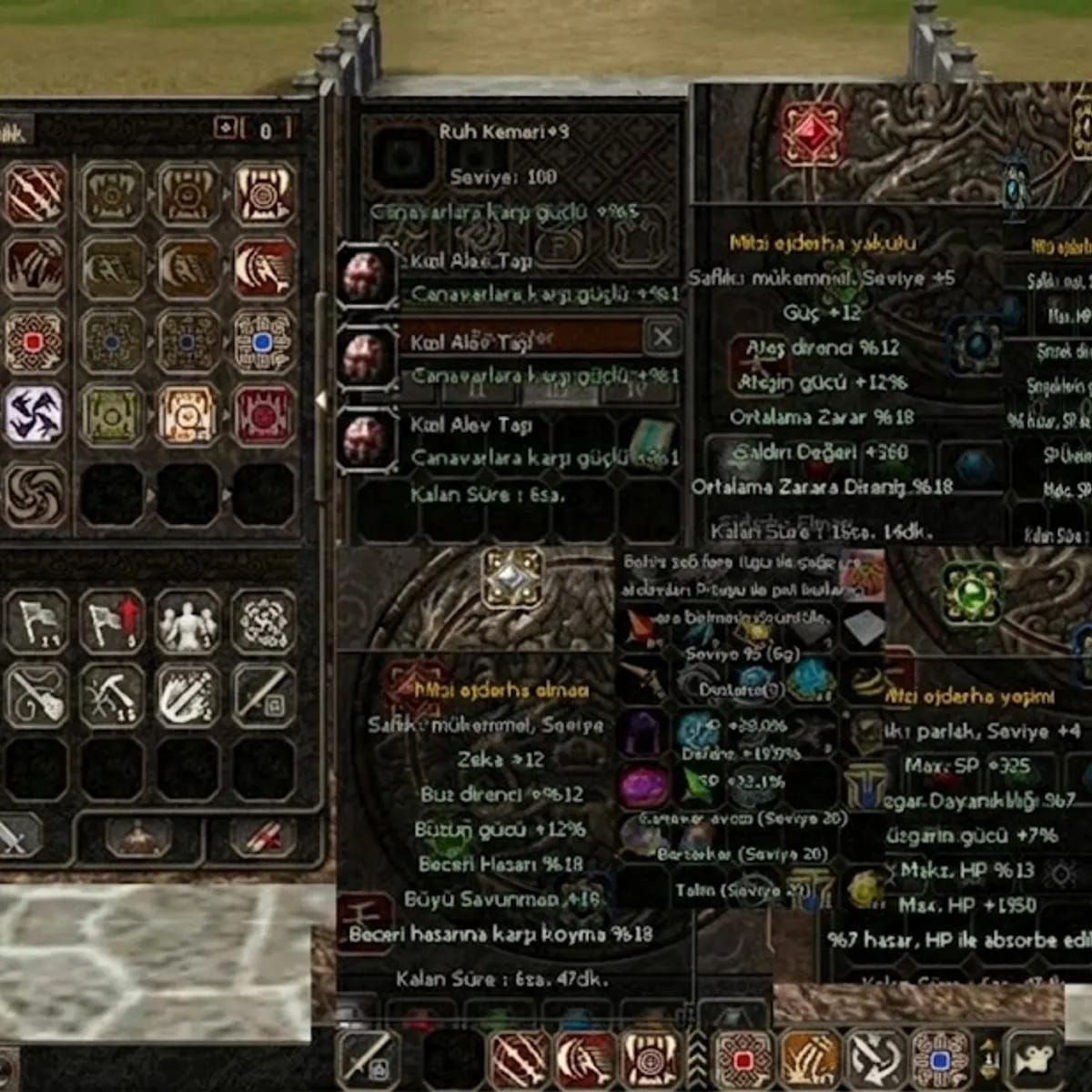The height and width of the screenshot is (1092, 1092).
Task: Choose the gray spiral skill icon
Action: 35,495
